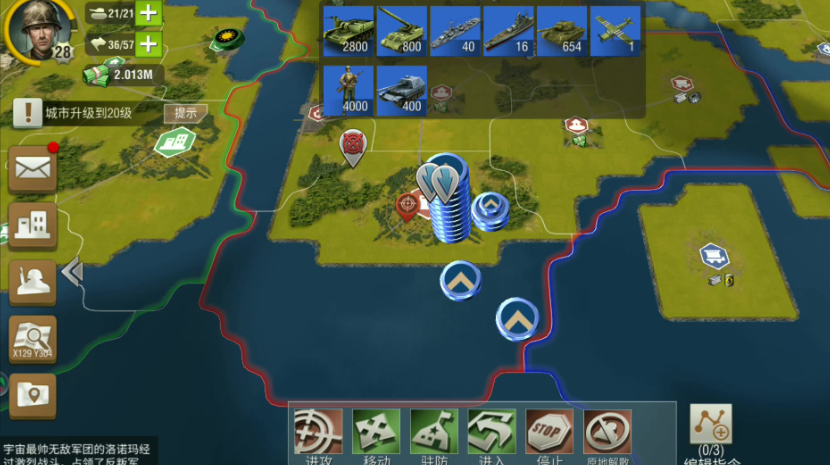The width and height of the screenshot is (830, 465).
Task: Open the soldier helmet menu
Action: click(32, 283)
